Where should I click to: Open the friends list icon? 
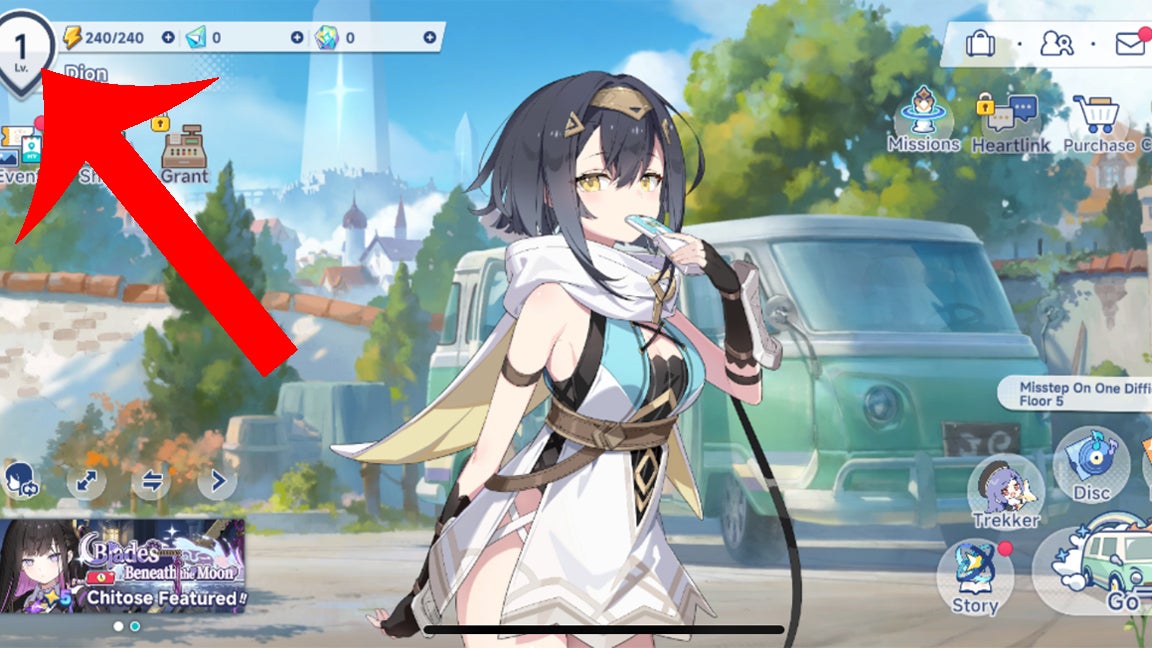pyautogui.click(x=1056, y=44)
